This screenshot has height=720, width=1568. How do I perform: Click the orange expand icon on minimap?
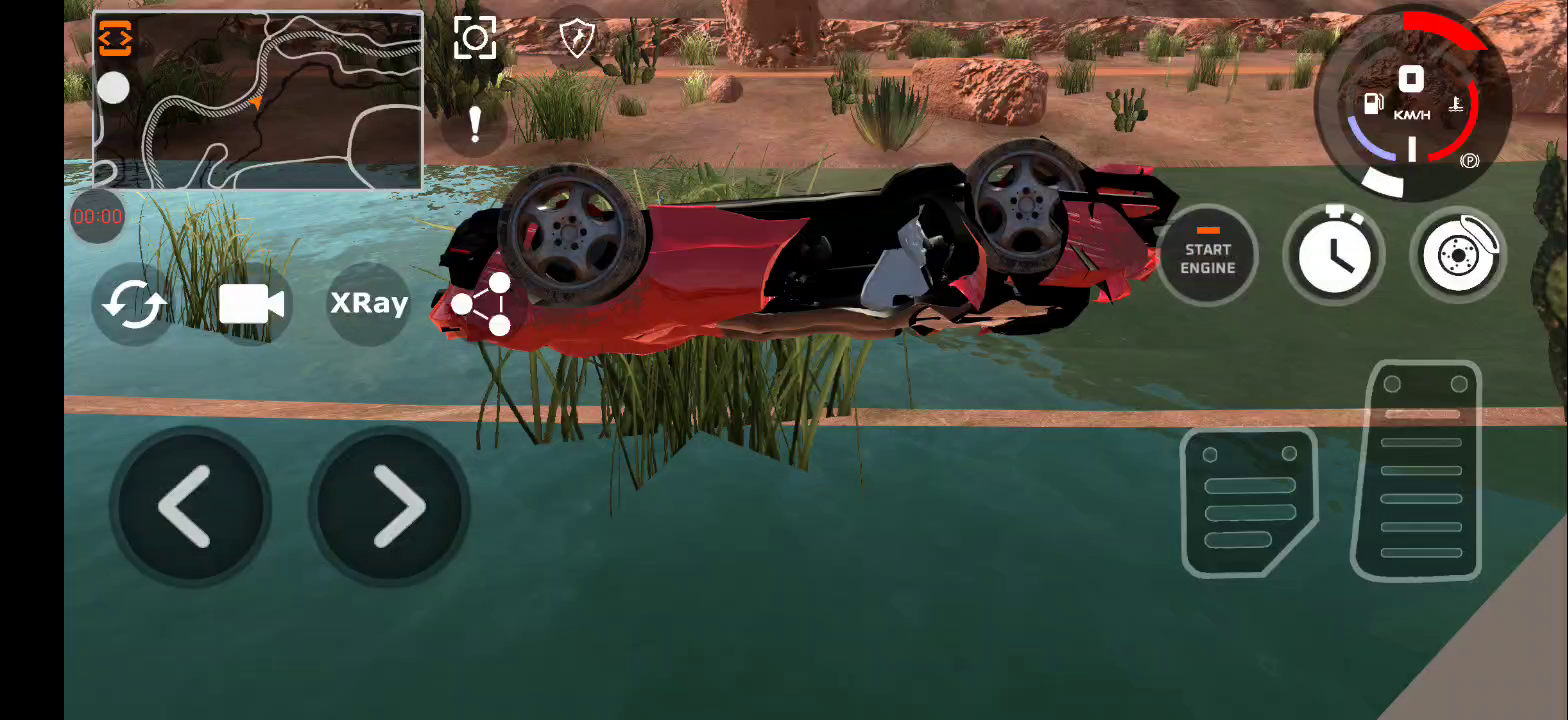[115, 39]
